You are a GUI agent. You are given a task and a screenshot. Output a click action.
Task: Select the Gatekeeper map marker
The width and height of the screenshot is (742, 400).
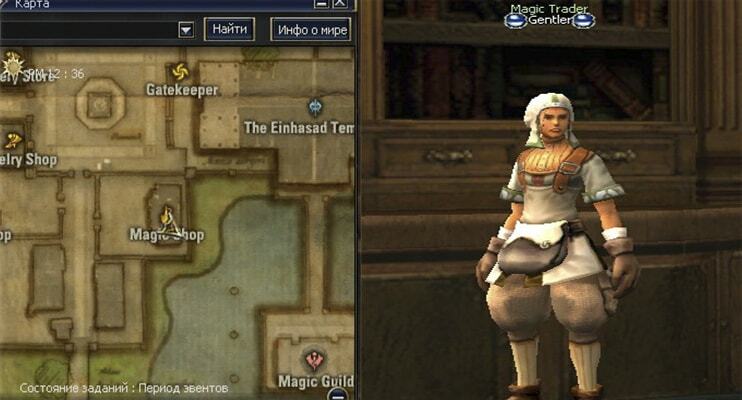(180, 72)
